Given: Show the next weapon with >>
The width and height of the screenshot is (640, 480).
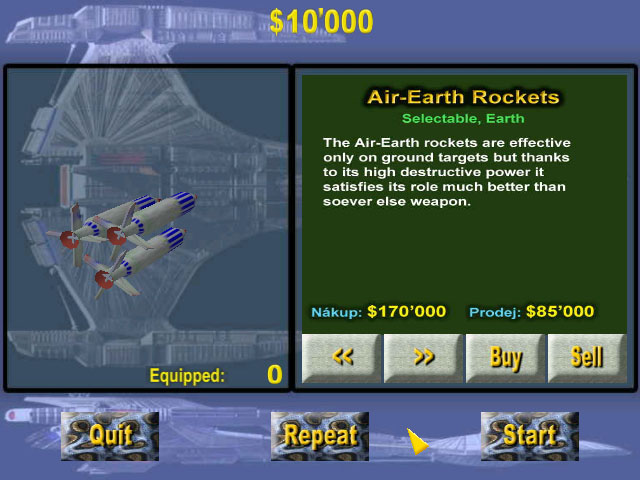Looking at the screenshot, I should pyautogui.click(x=423, y=358).
